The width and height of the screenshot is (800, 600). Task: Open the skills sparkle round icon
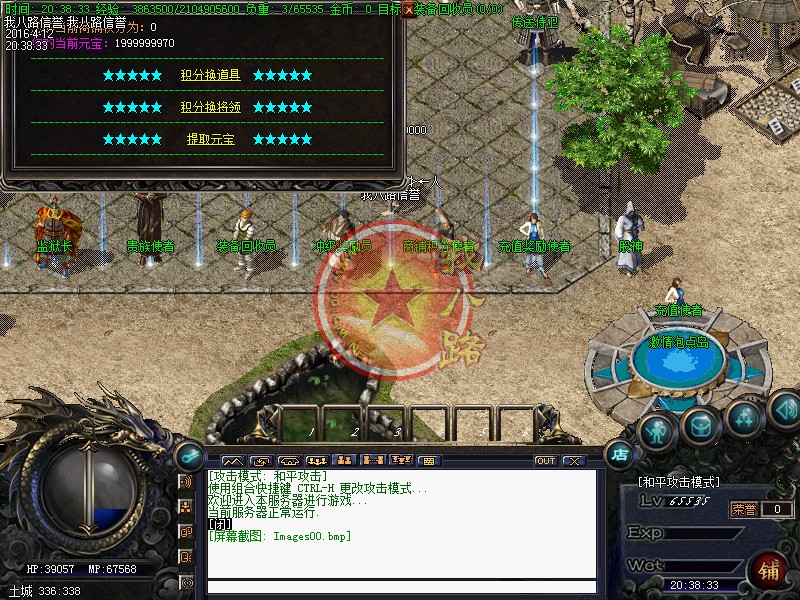point(744,417)
